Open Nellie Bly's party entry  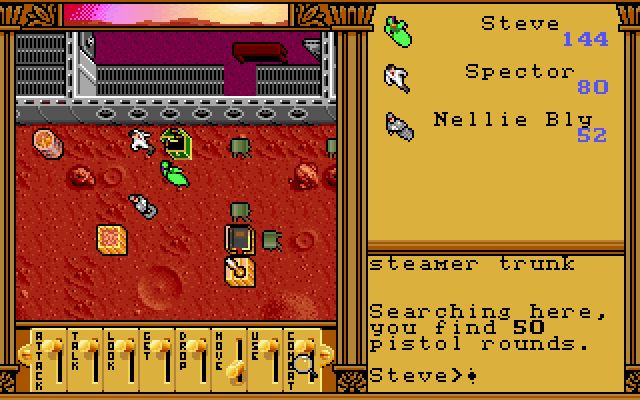click(x=512, y=120)
